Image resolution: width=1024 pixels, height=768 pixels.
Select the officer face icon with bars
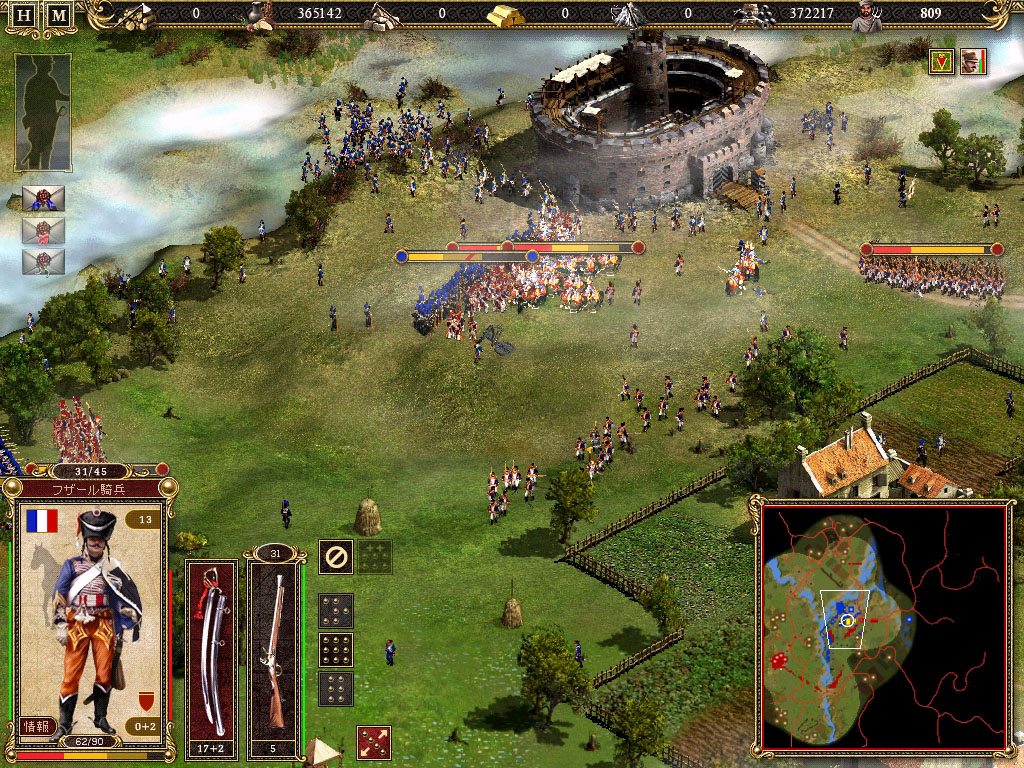click(x=973, y=62)
